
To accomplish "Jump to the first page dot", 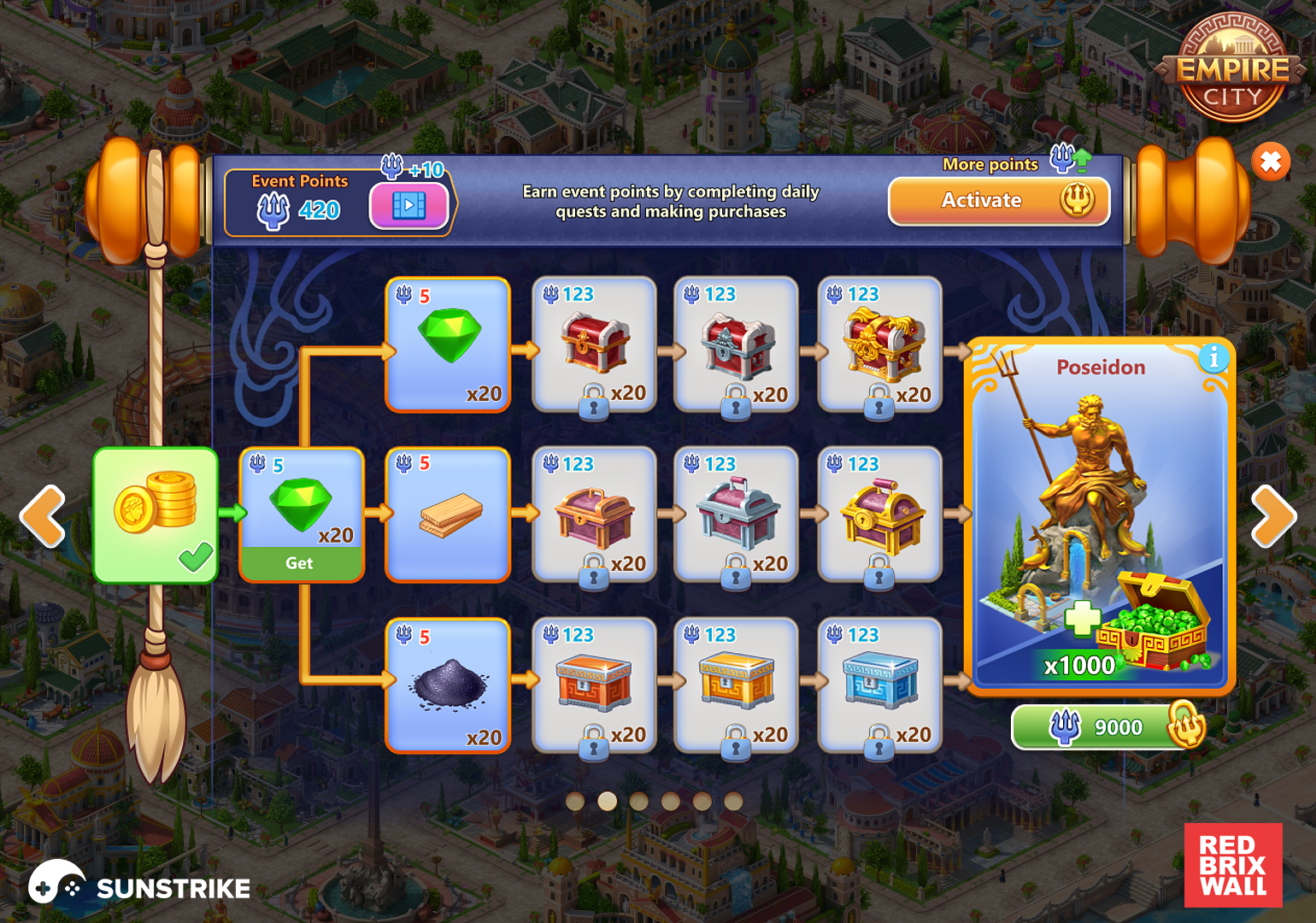I will tap(575, 801).
